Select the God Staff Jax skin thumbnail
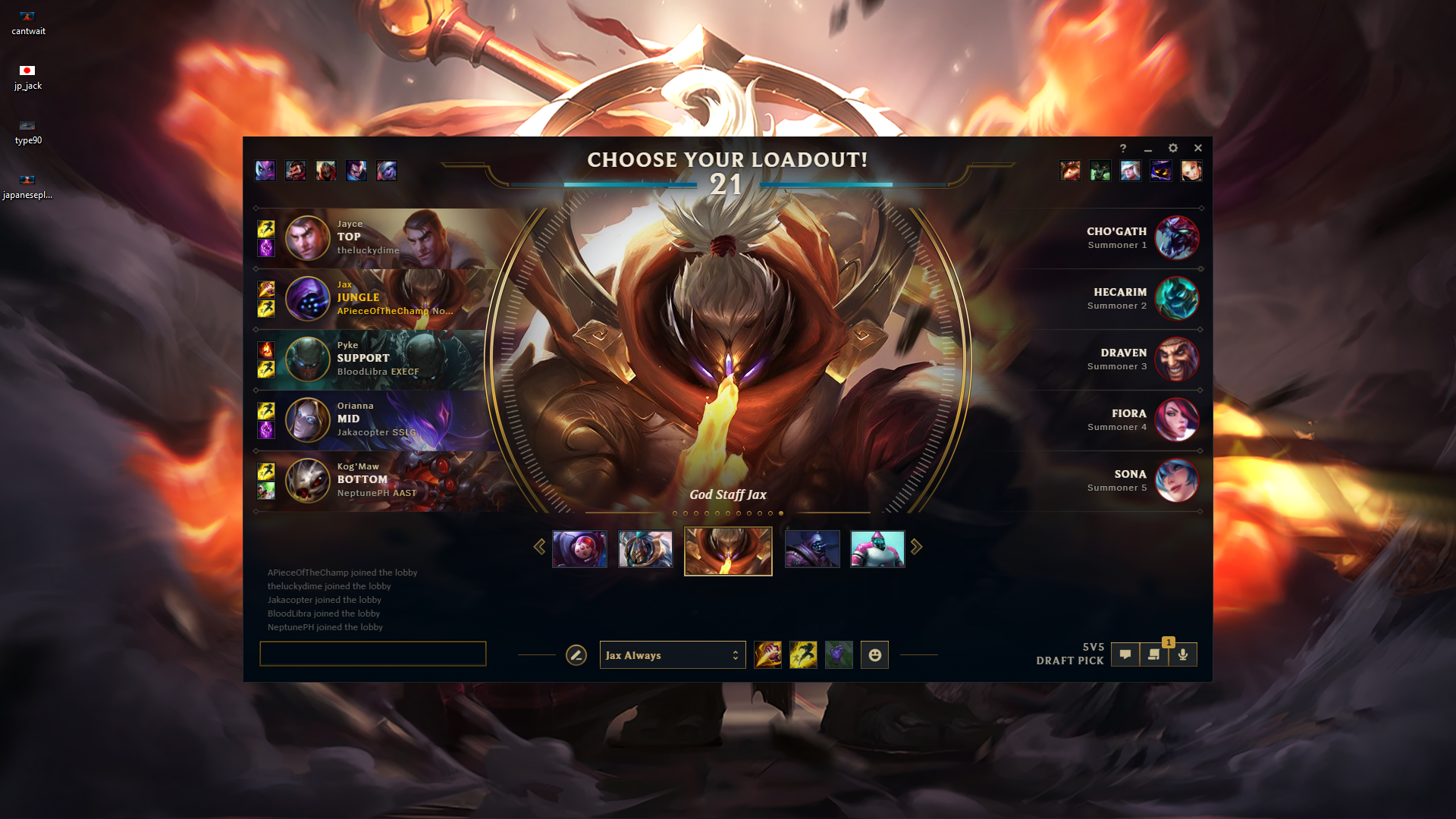Screen dimensions: 1456x819 coord(727,549)
